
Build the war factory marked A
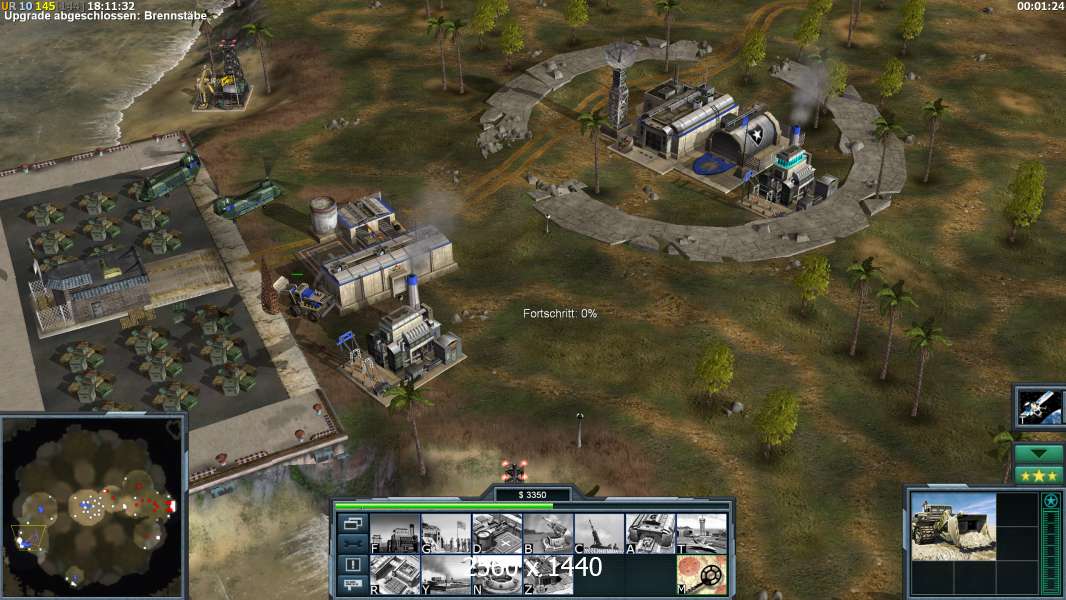tap(650, 533)
